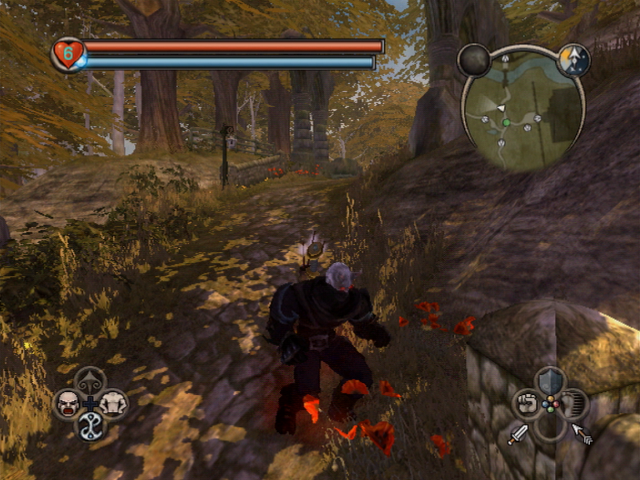Select the upward arrow scroll slot
This screenshot has height=480, width=640.
(90, 381)
